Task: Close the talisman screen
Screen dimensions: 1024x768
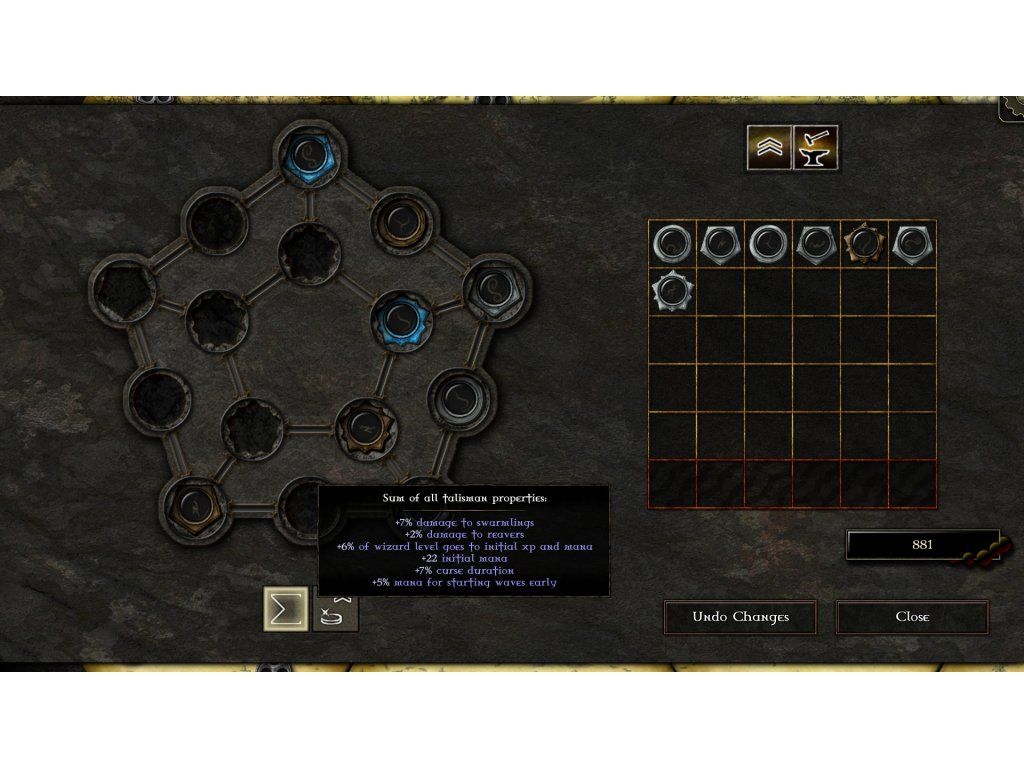Action: click(x=912, y=617)
